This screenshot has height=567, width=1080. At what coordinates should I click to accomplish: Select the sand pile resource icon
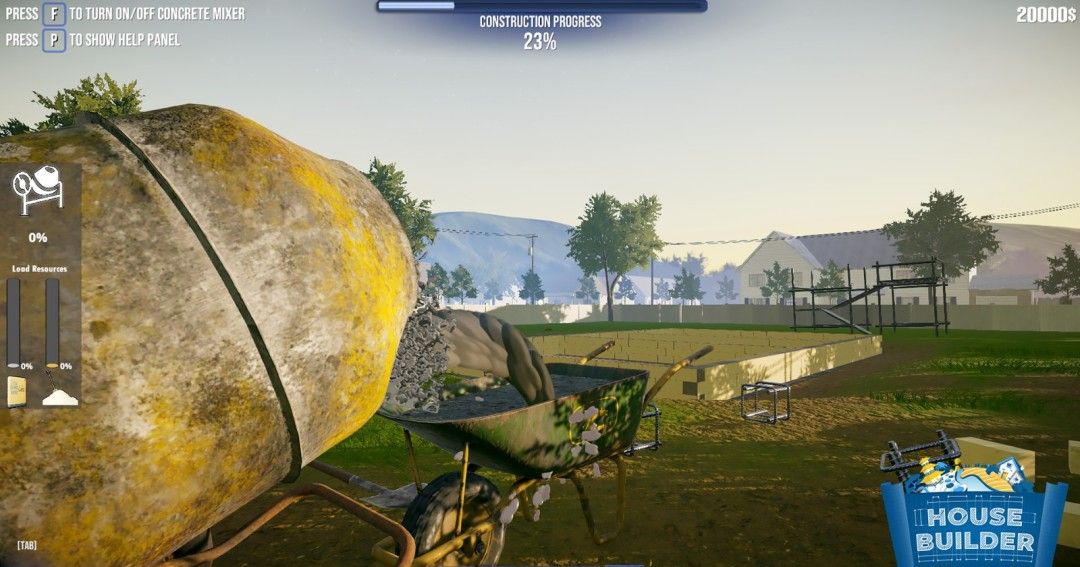pyautogui.click(x=59, y=395)
